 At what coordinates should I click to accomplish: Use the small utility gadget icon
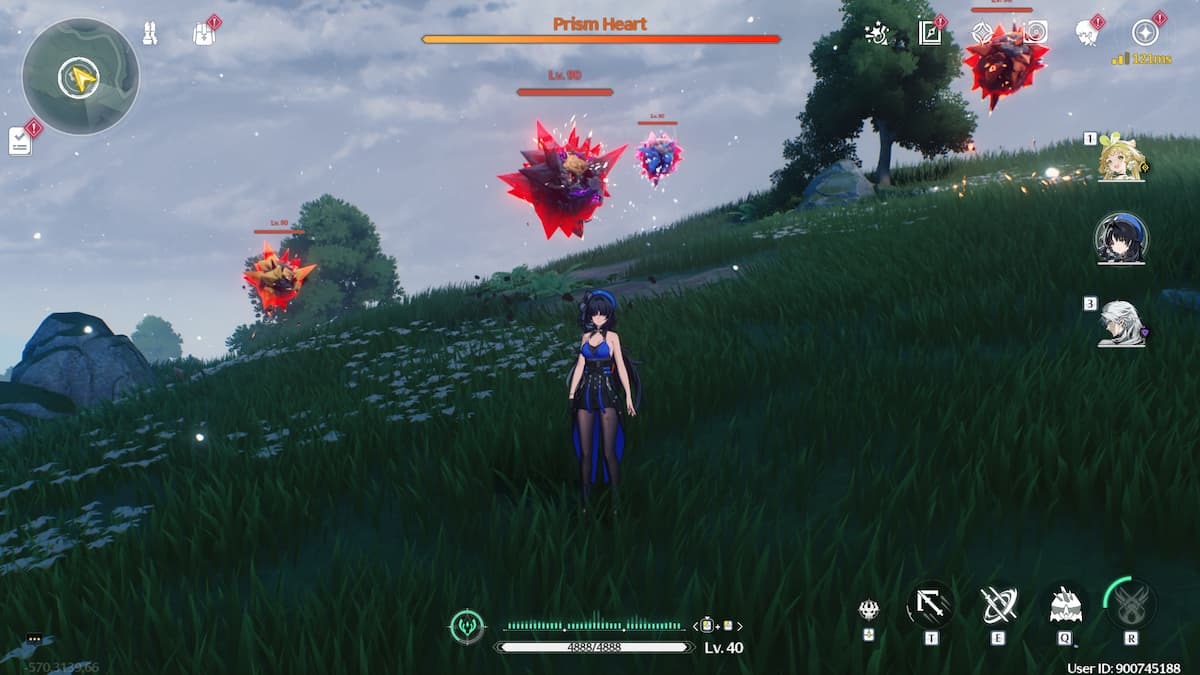click(869, 609)
